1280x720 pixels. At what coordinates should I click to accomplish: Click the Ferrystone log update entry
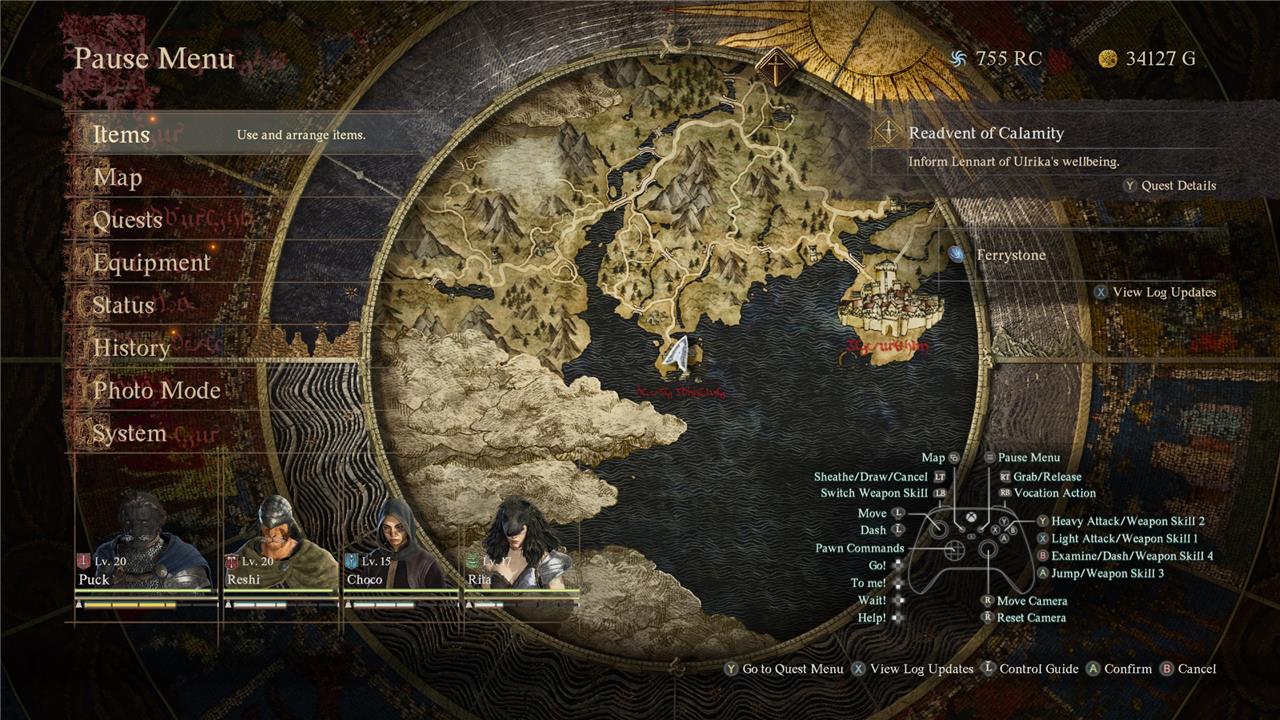click(1010, 255)
